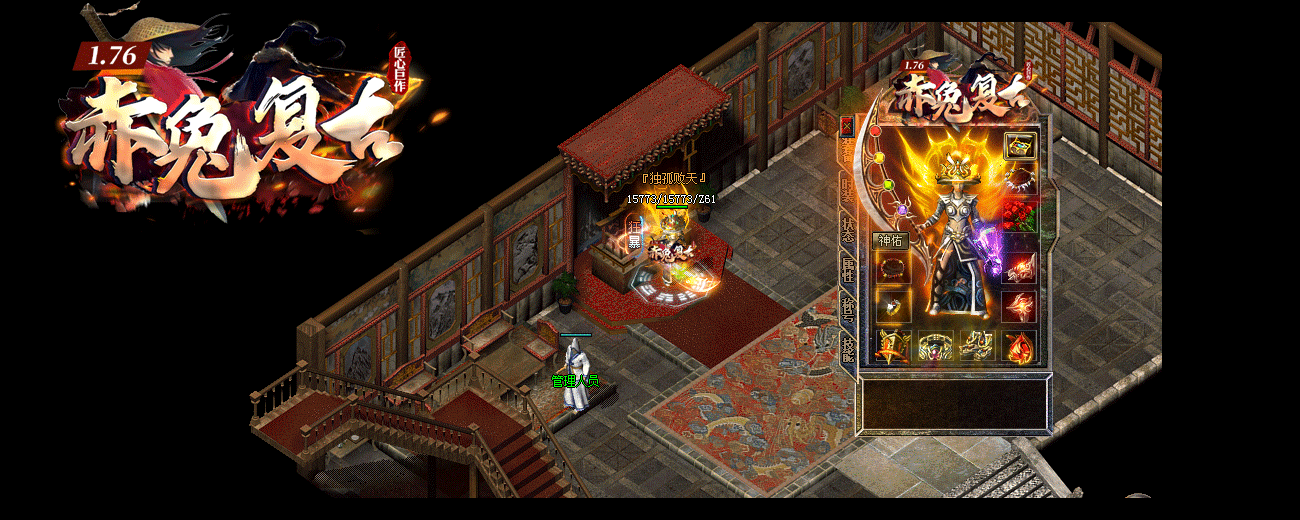Select the necklace equipment slot
The image size is (1300, 520).
point(1019,182)
